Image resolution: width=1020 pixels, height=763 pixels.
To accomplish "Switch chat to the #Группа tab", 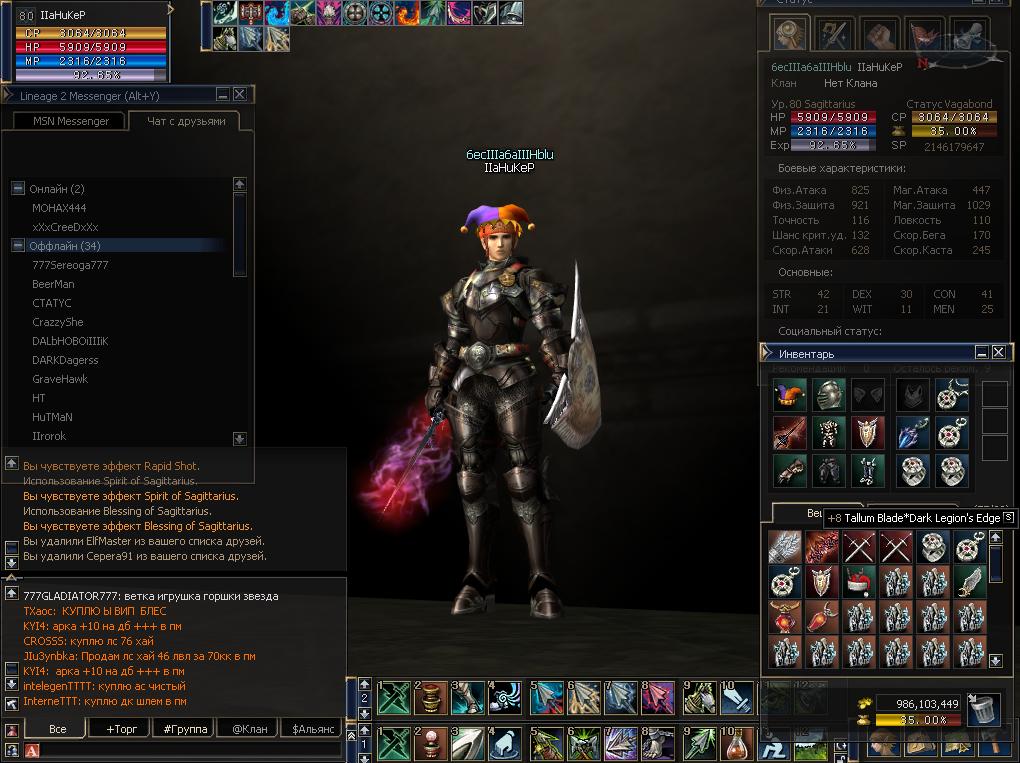I will coord(185,729).
